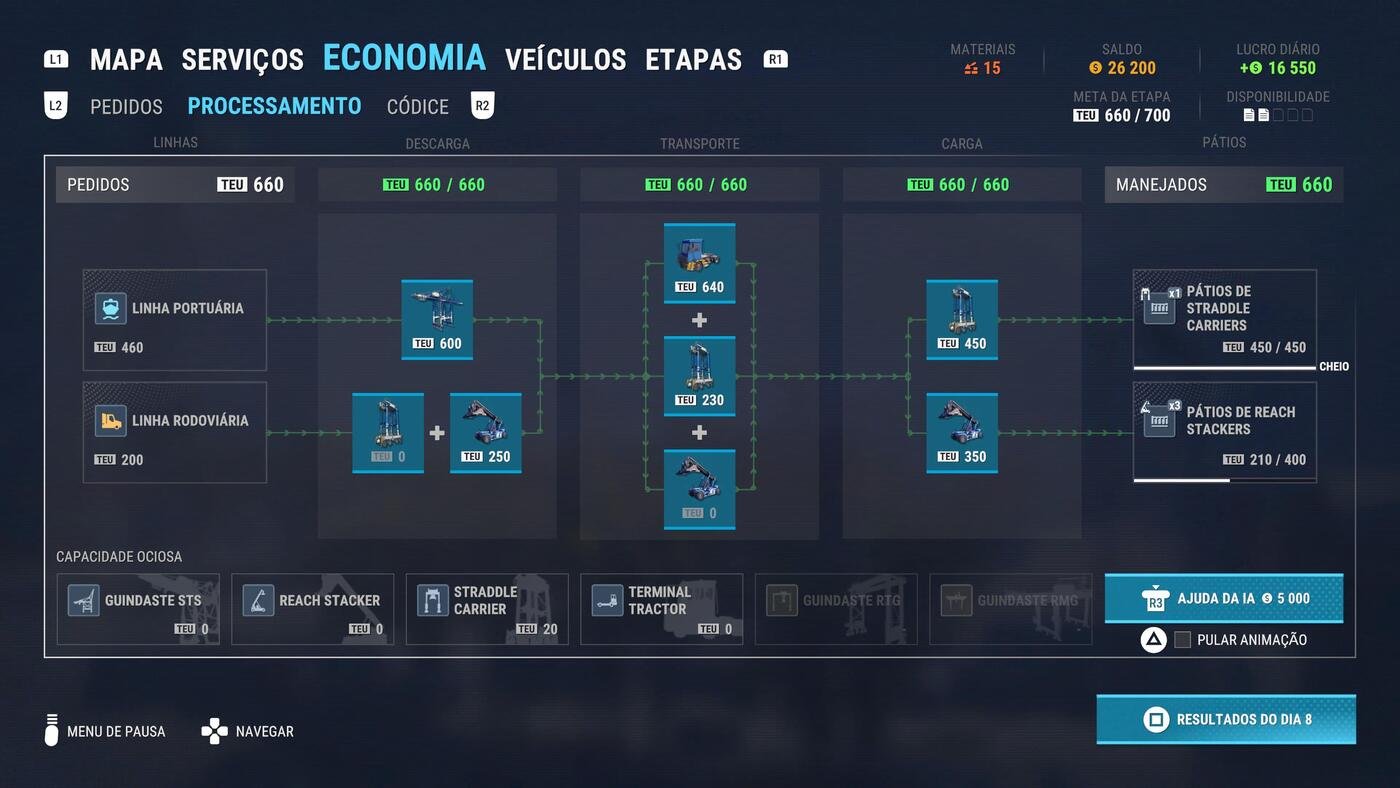Select the Linha Rodoviária order box

(175, 432)
